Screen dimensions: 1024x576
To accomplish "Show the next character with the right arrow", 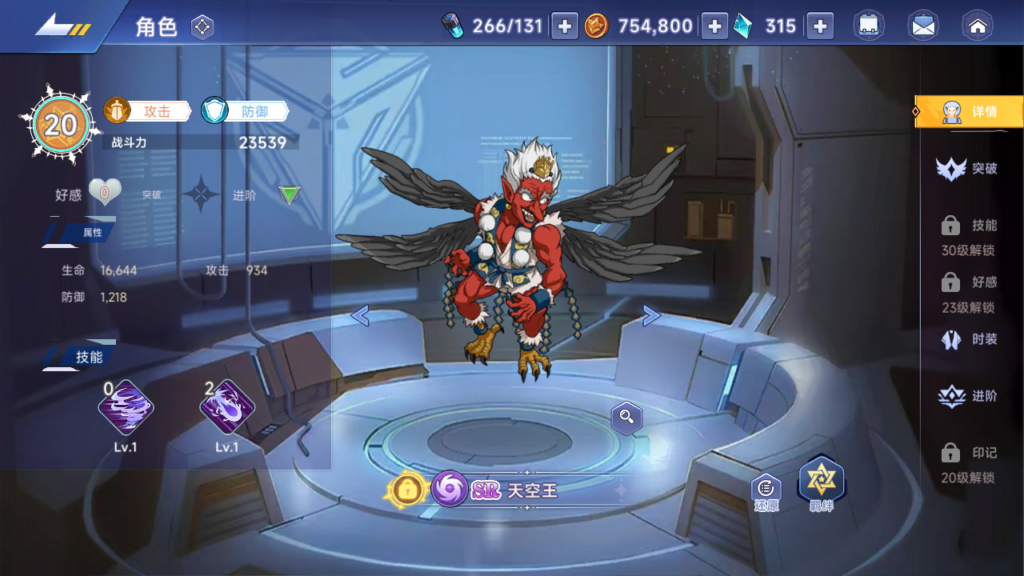I will (x=651, y=316).
